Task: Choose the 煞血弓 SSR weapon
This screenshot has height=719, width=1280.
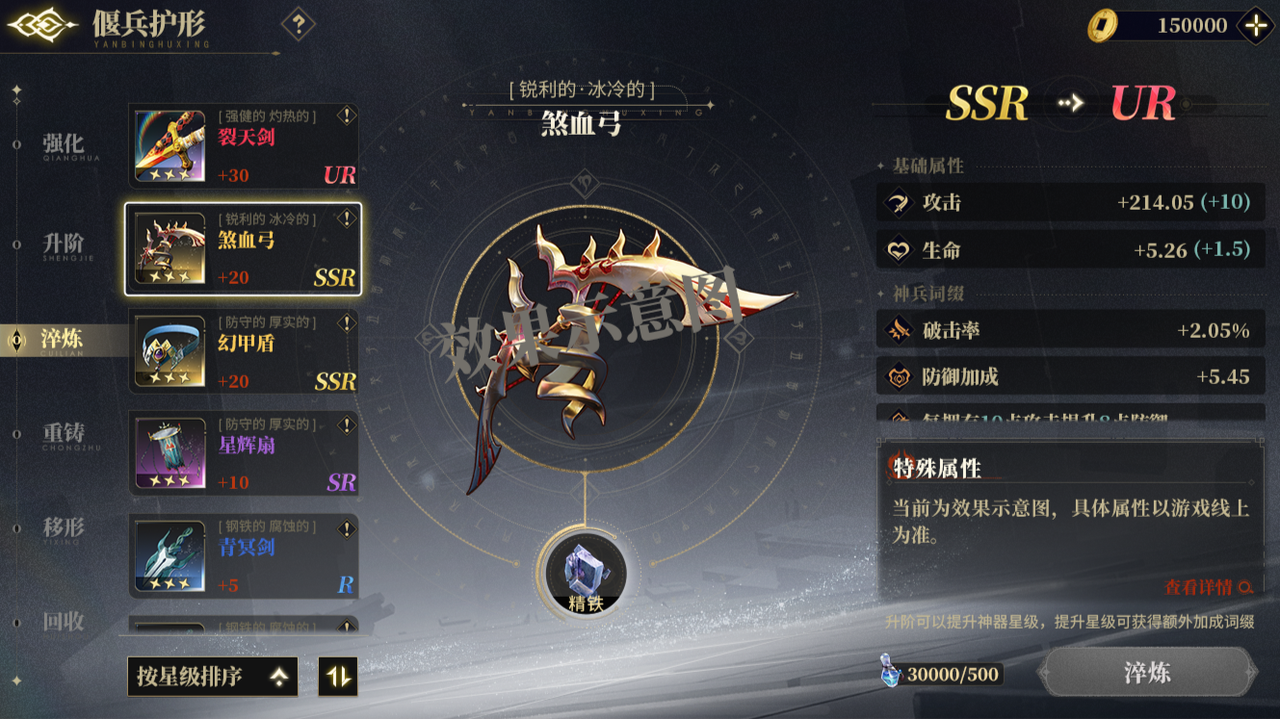Action: point(242,249)
